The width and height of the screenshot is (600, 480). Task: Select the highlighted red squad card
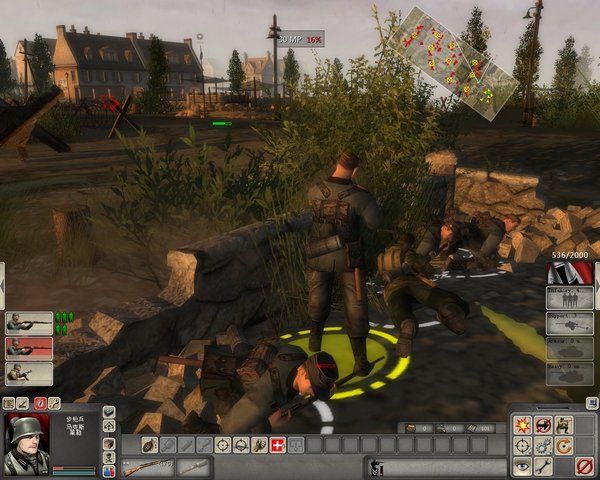[28, 348]
